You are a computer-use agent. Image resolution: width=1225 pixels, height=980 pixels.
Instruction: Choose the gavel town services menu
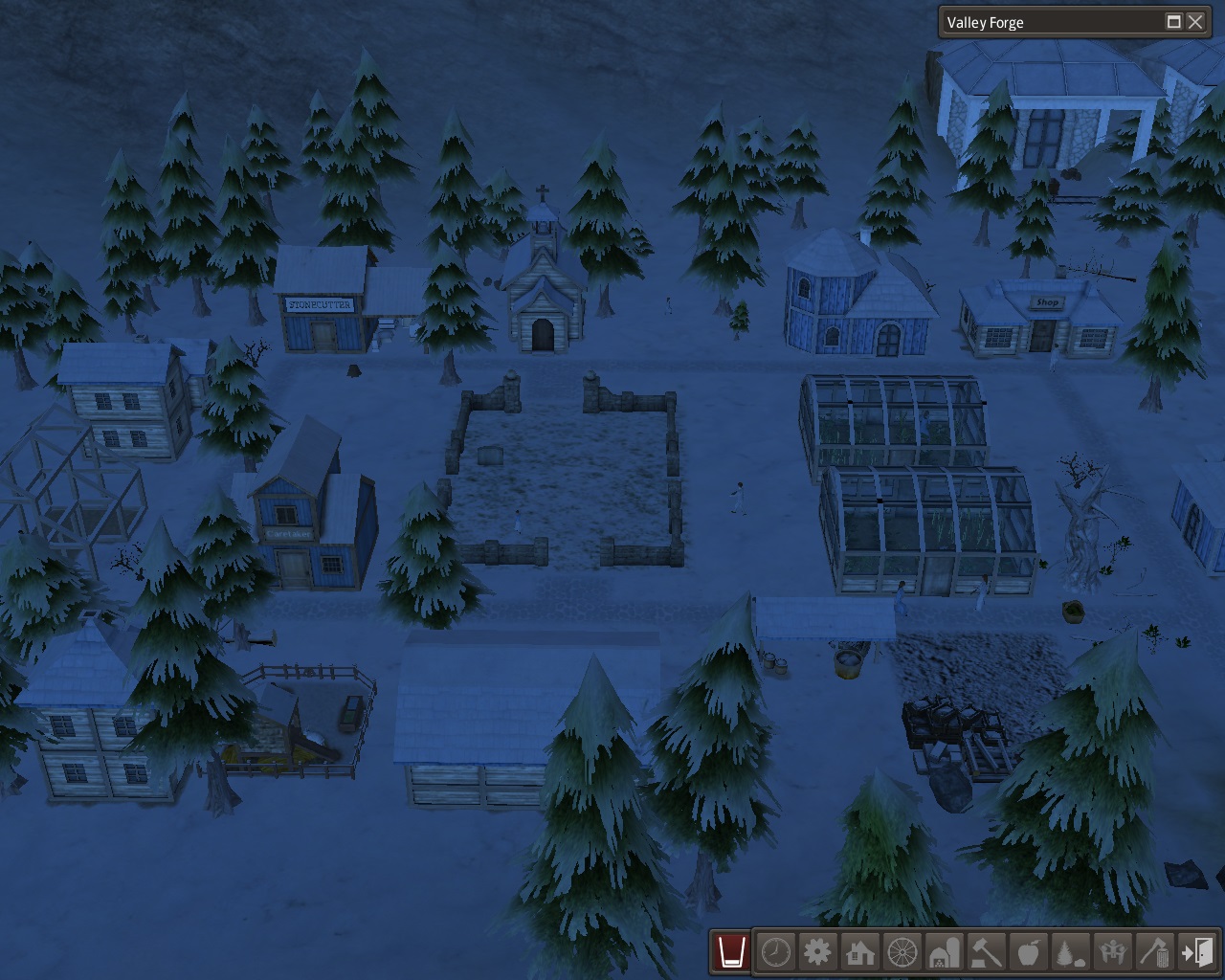point(987,952)
